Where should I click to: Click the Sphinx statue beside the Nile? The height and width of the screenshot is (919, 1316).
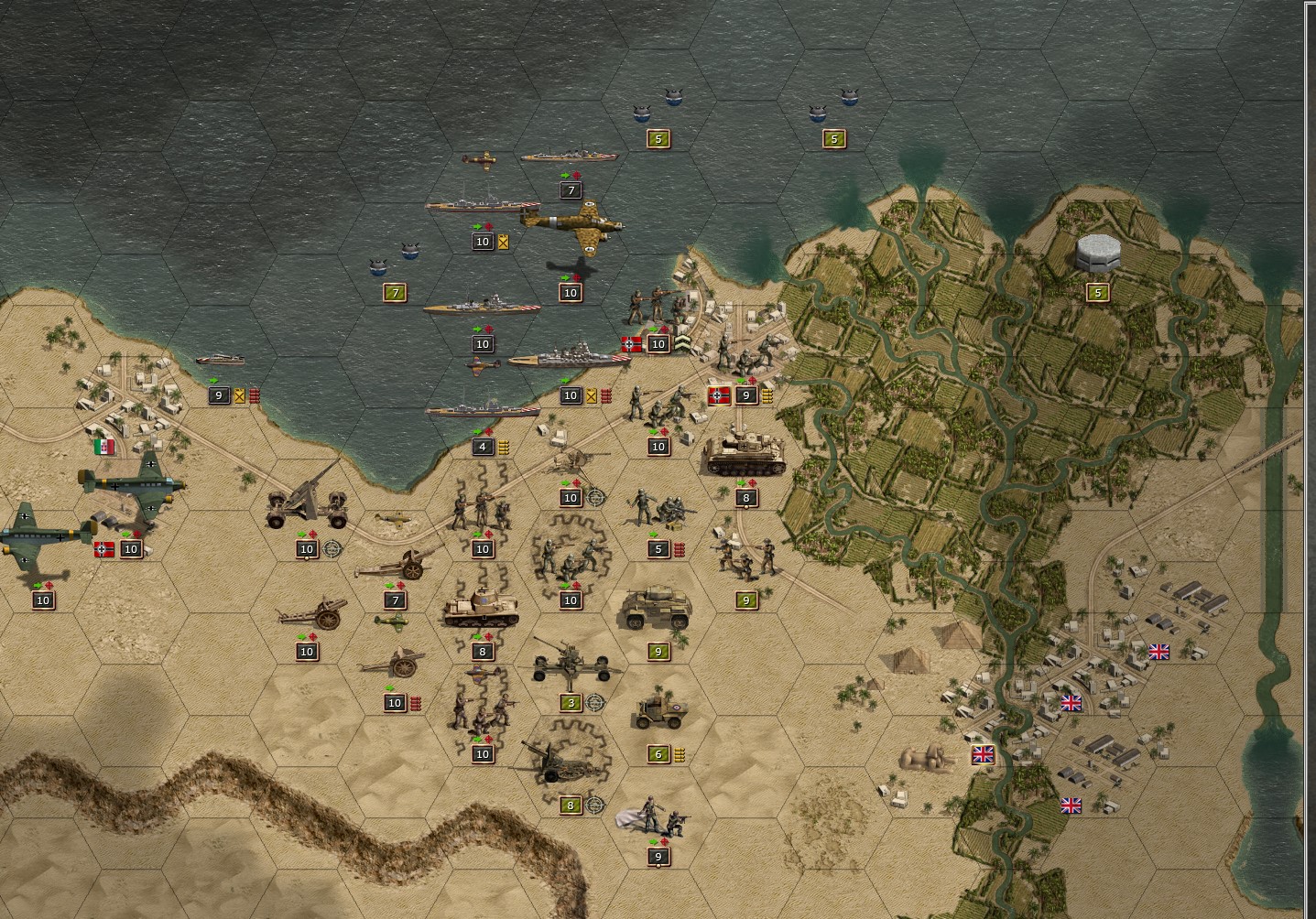(929, 756)
